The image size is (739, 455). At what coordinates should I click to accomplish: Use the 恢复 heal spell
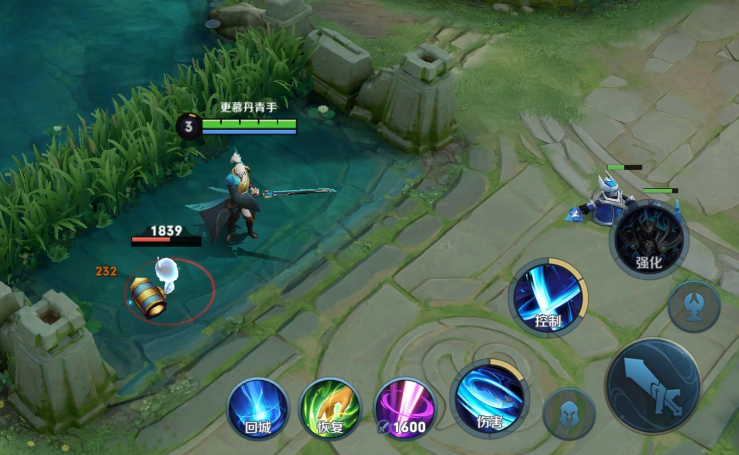pyautogui.click(x=330, y=408)
